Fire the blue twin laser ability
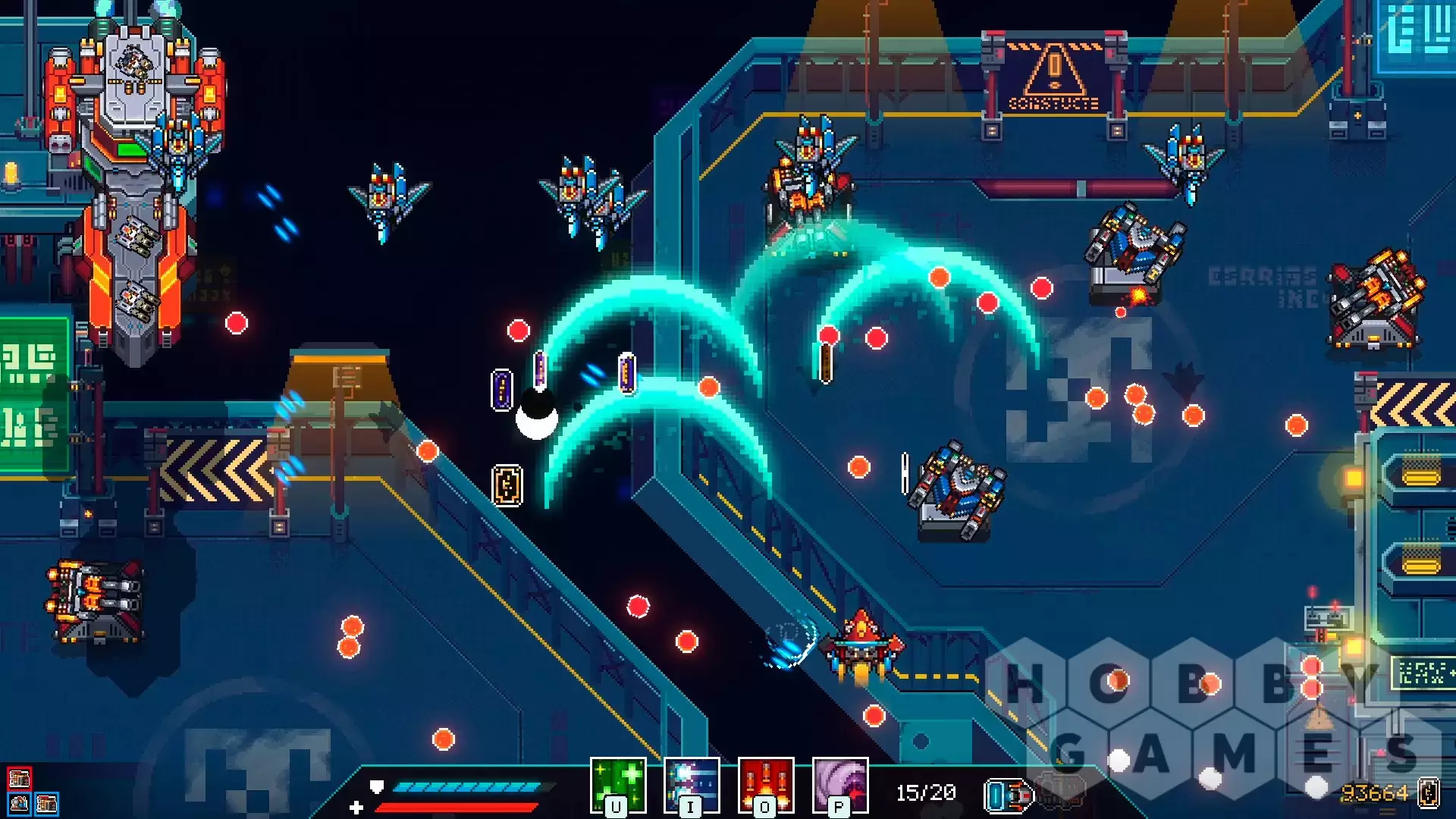The width and height of the screenshot is (1456, 819). tap(692, 785)
